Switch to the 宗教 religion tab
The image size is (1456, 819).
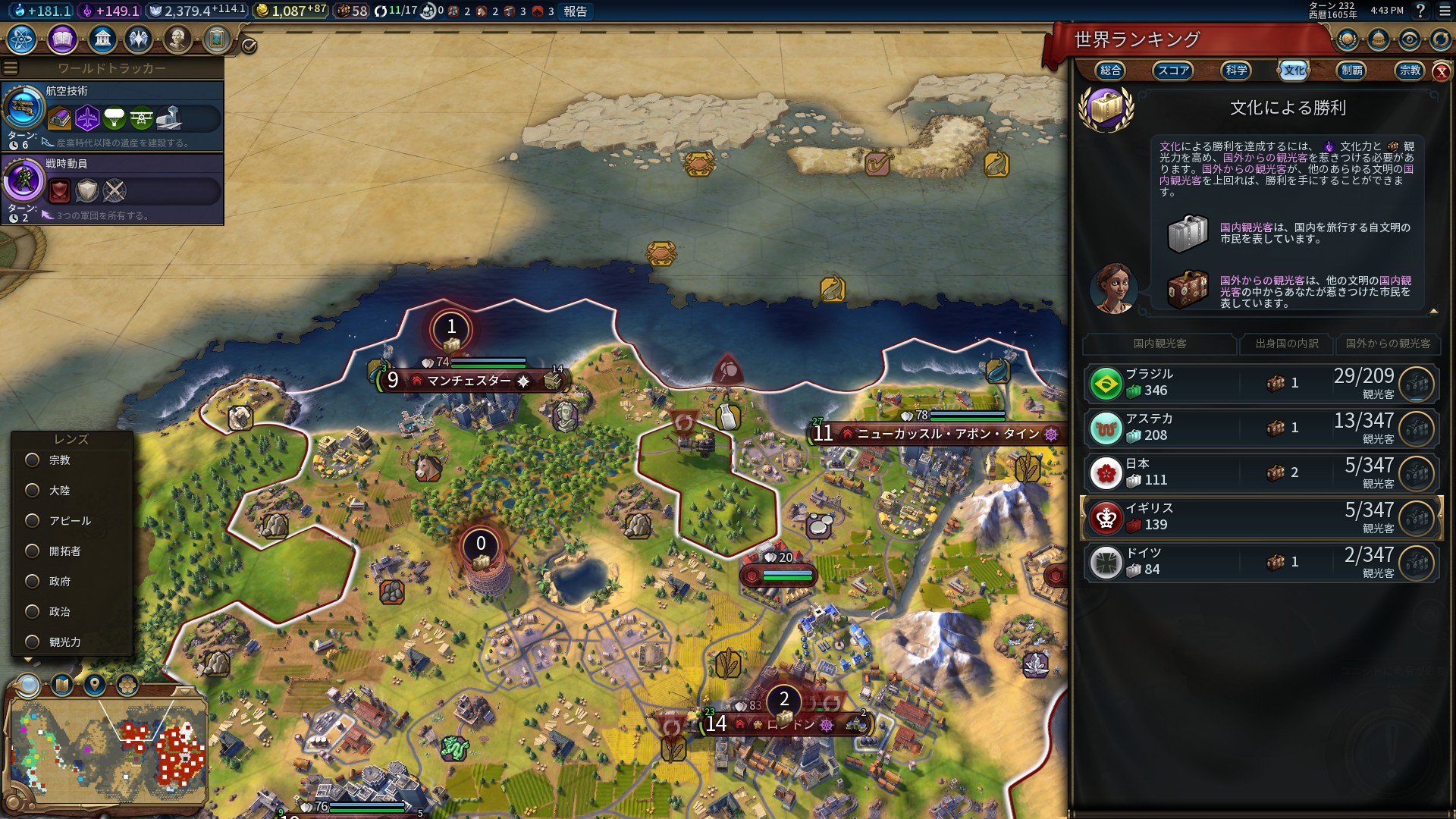(x=1410, y=71)
